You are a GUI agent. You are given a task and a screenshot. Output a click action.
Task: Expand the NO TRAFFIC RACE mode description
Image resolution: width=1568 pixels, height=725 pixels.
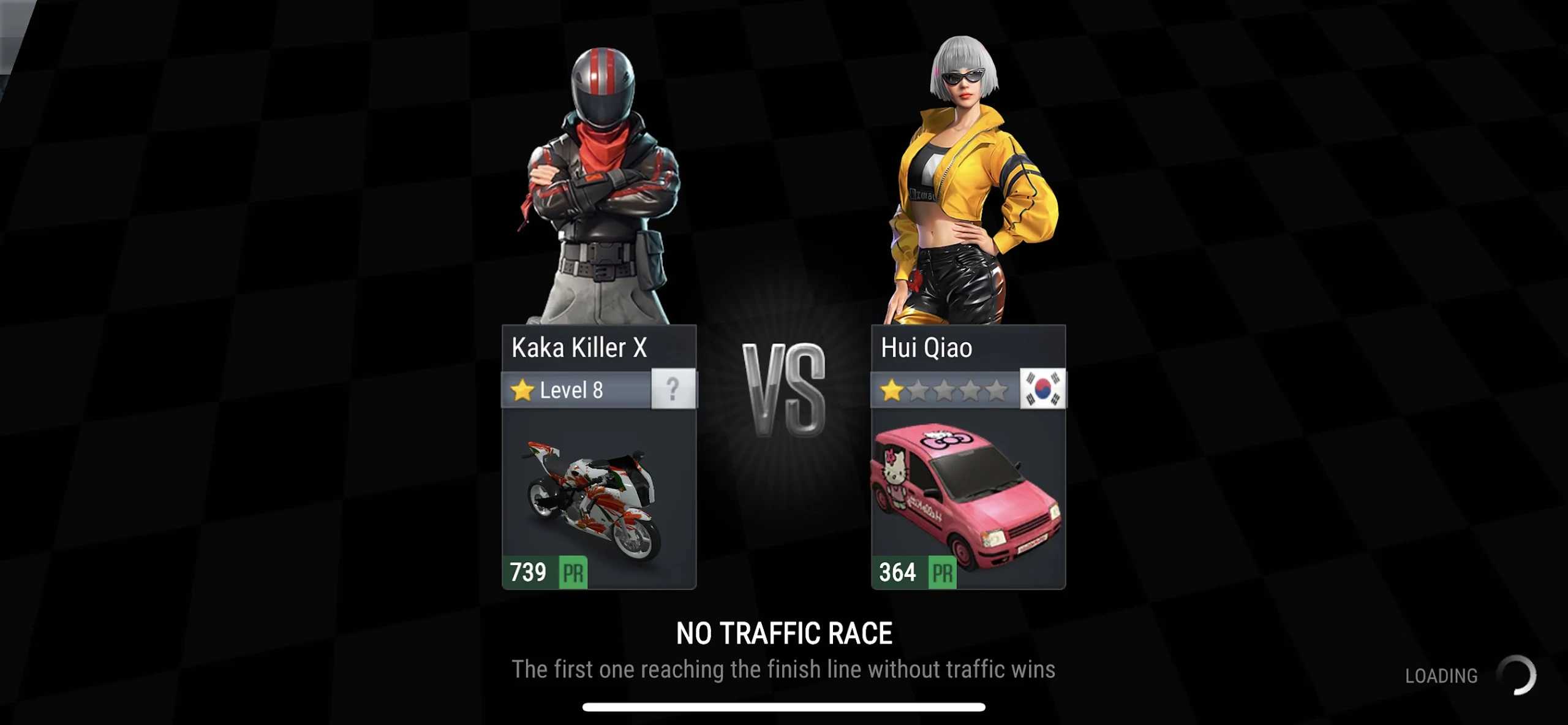[783, 632]
